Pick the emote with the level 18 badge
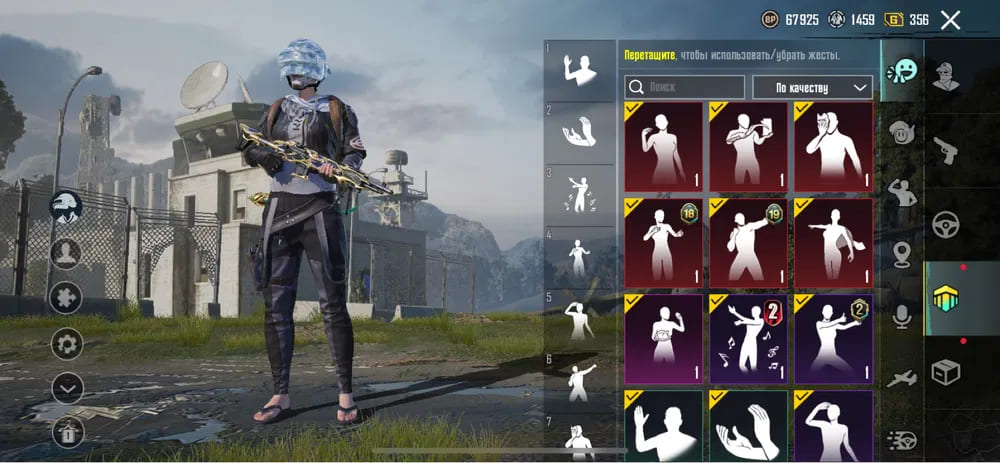Image resolution: width=1000 pixels, height=463 pixels. pyautogui.click(x=662, y=242)
